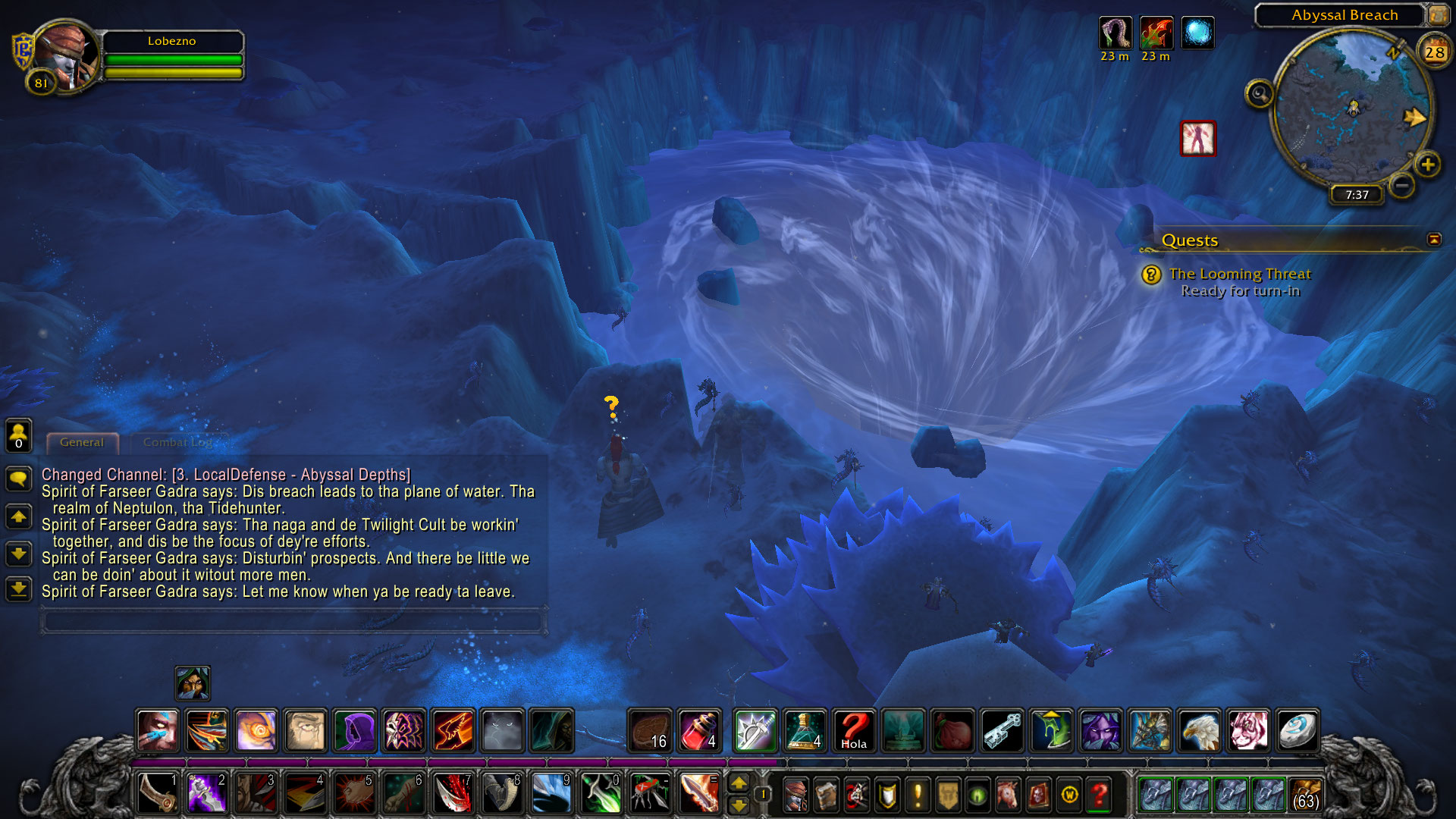Viewport: 1456px width, 819px height.
Task: Open the calendar showing day 28
Action: tap(1434, 52)
